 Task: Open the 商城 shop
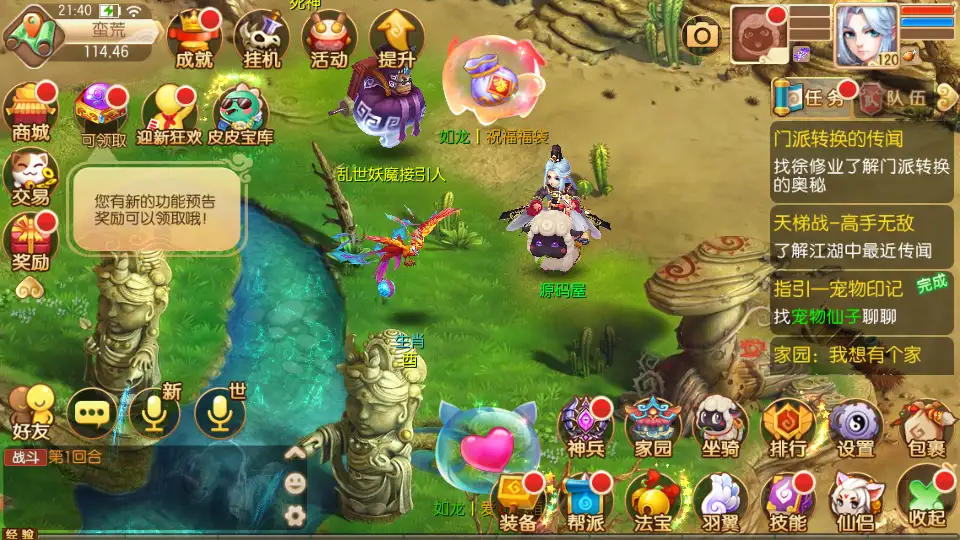30,110
